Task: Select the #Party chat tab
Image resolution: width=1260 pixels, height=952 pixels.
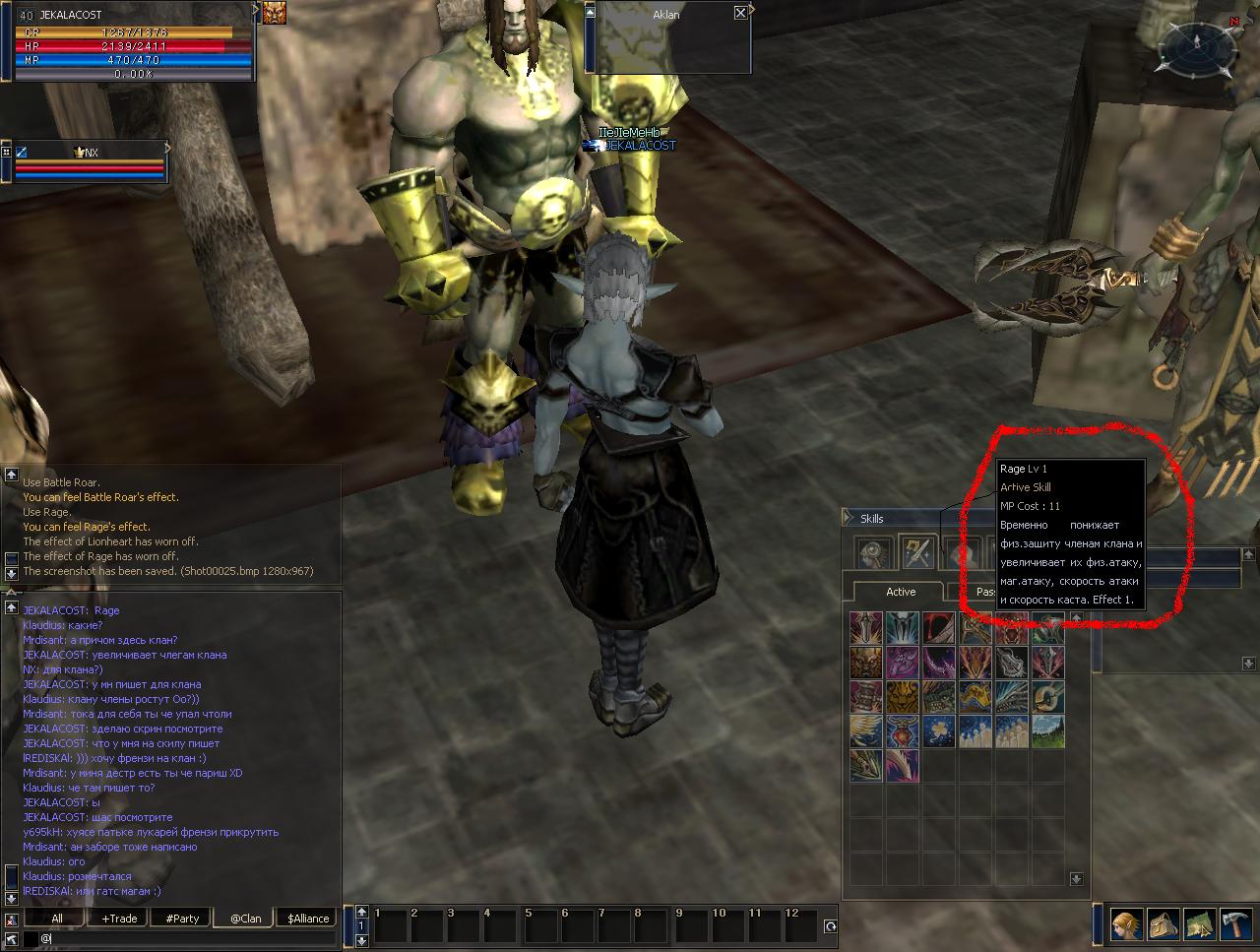Action: (182, 919)
